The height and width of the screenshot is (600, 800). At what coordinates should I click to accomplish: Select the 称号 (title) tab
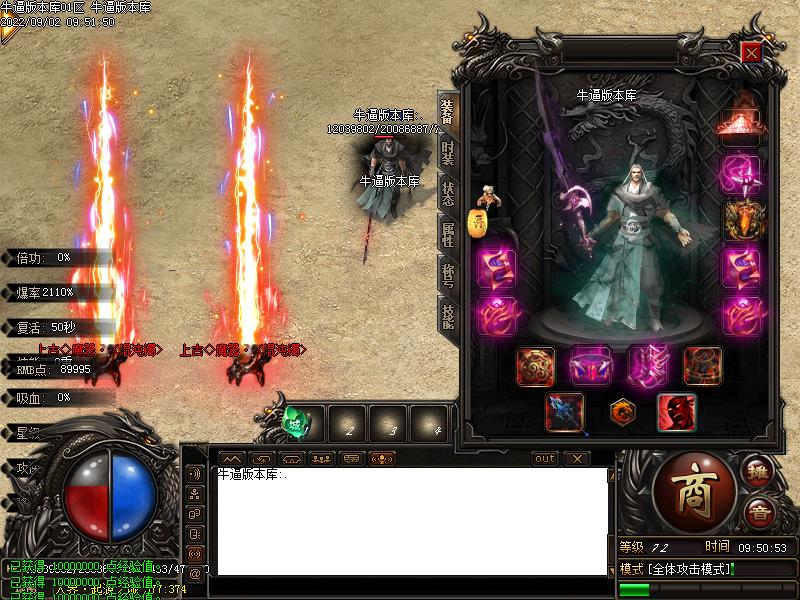447,275
